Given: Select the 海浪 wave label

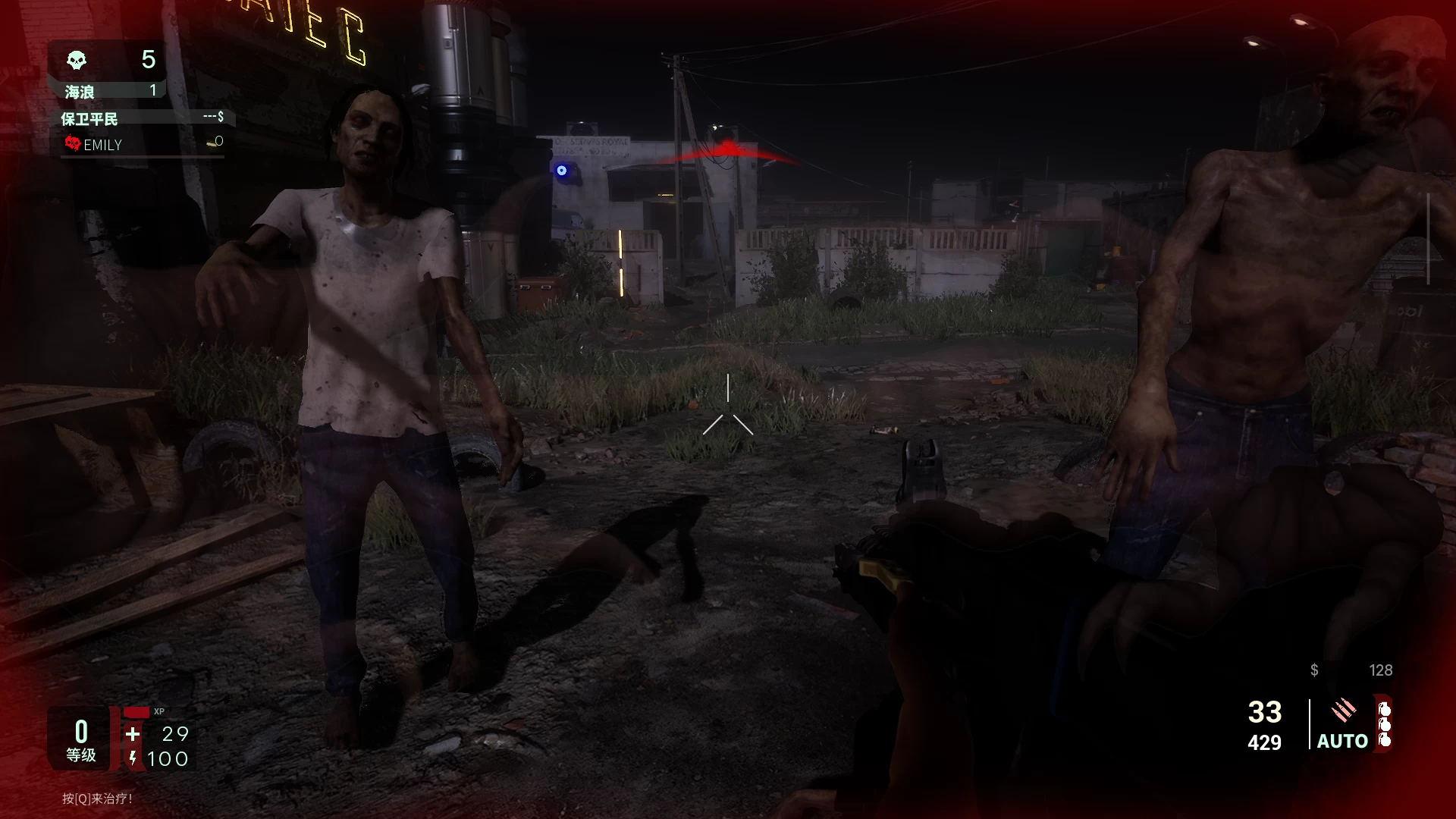Looking at the screenshot, I should click(79, 91).
